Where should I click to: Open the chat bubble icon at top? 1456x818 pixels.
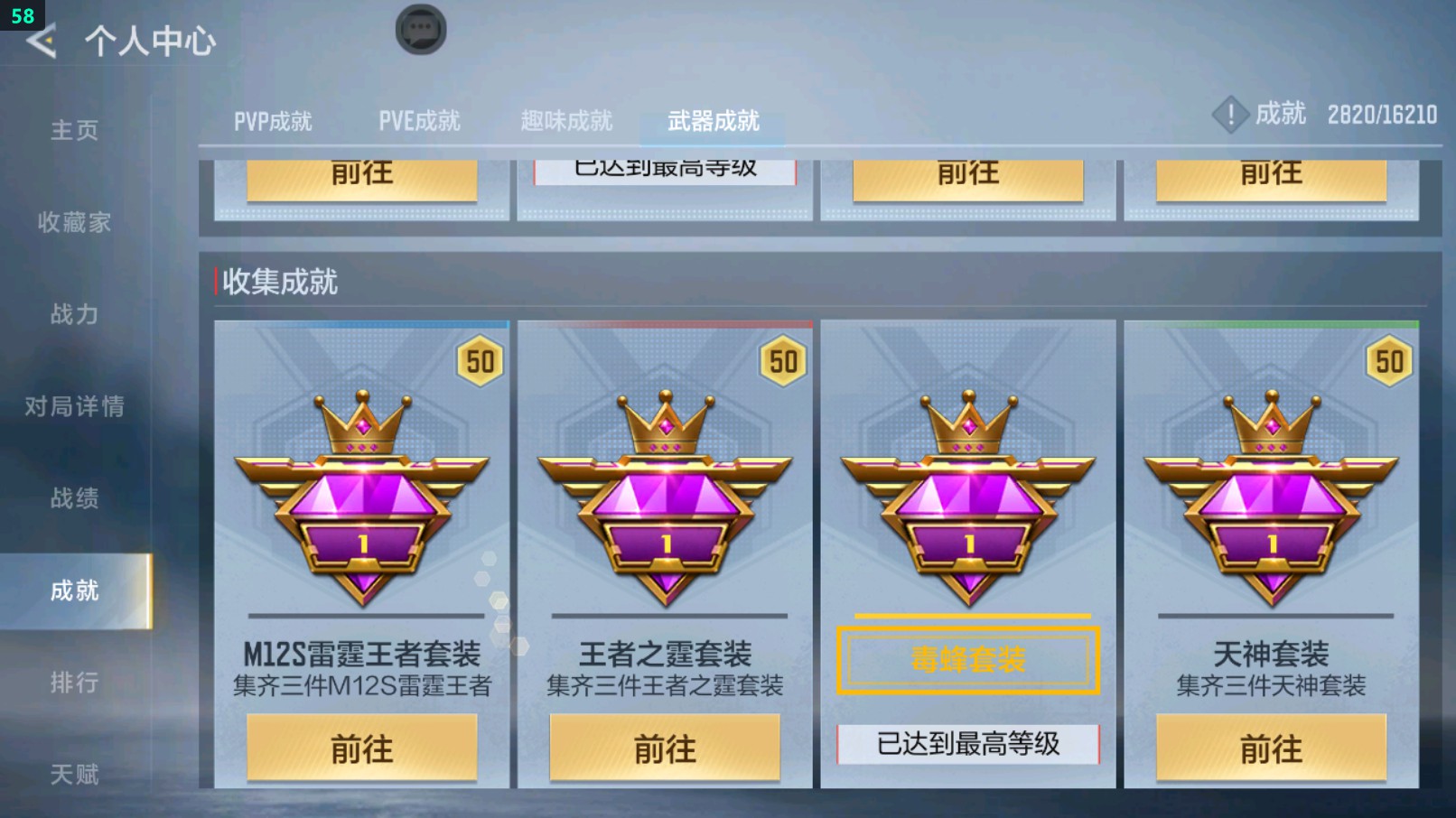click(x=421, y=28)
